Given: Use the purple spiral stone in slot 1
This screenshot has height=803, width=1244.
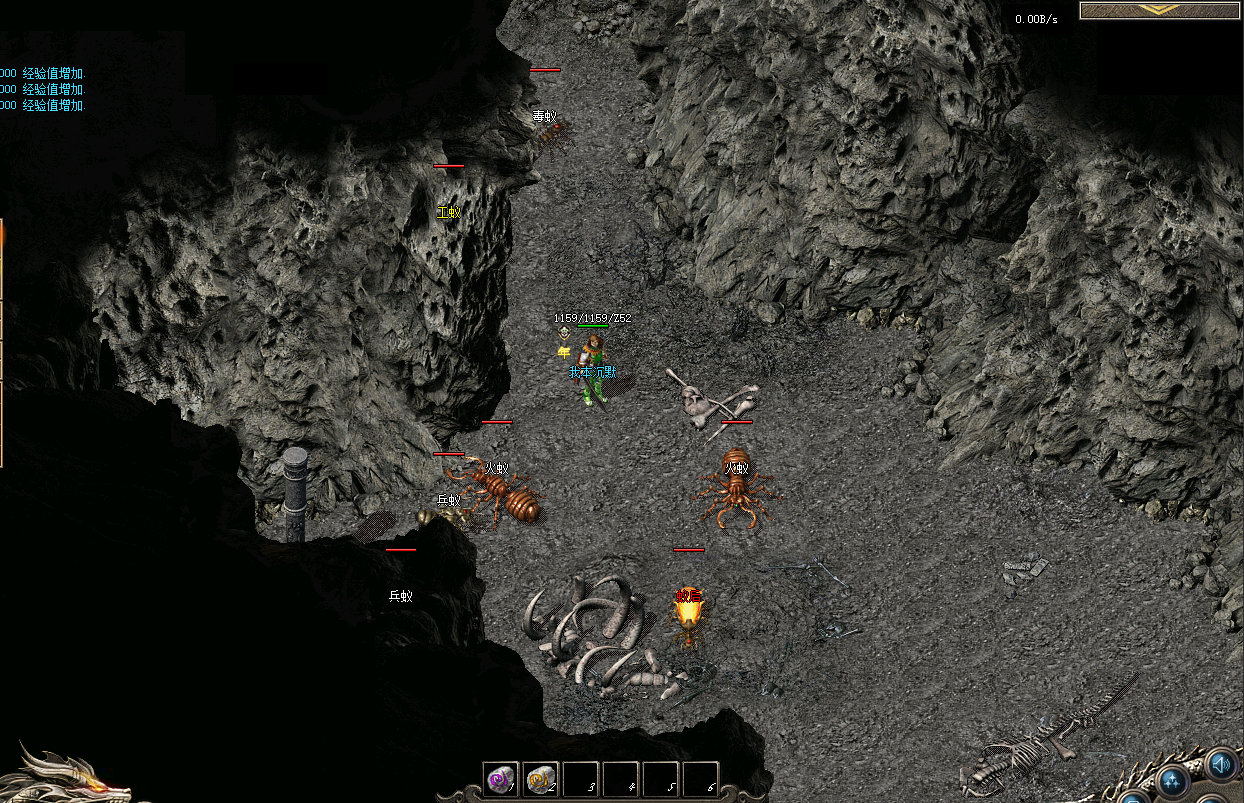Looking at the screenshot, I should 500,779.
